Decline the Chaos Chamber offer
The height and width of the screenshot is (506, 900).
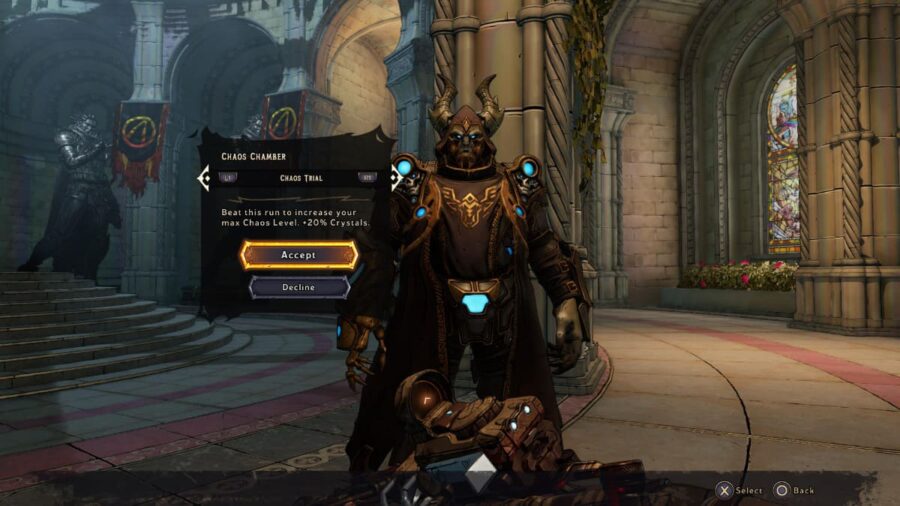point(298,287)
